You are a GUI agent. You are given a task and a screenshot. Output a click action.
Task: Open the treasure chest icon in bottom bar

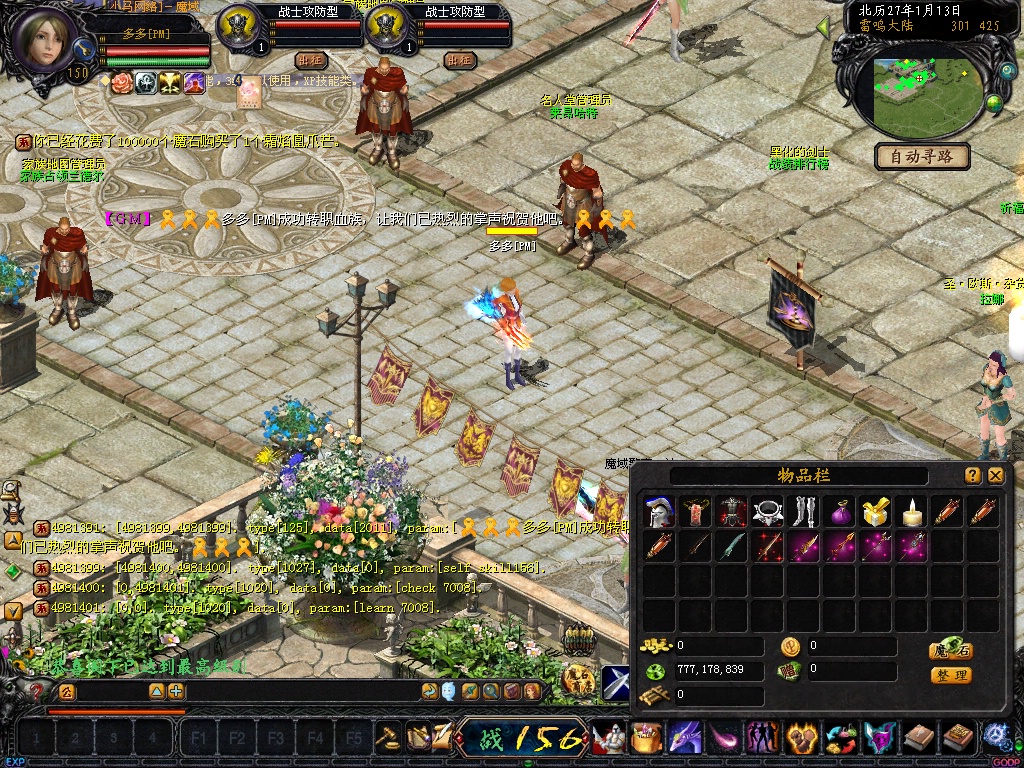646,738
